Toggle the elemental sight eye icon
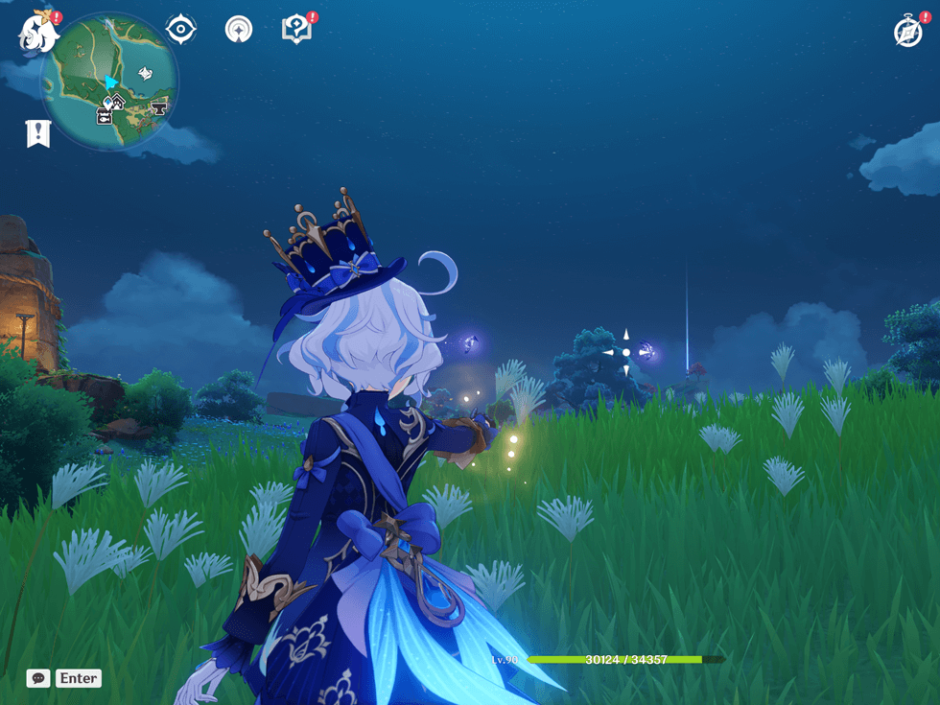 181,29
